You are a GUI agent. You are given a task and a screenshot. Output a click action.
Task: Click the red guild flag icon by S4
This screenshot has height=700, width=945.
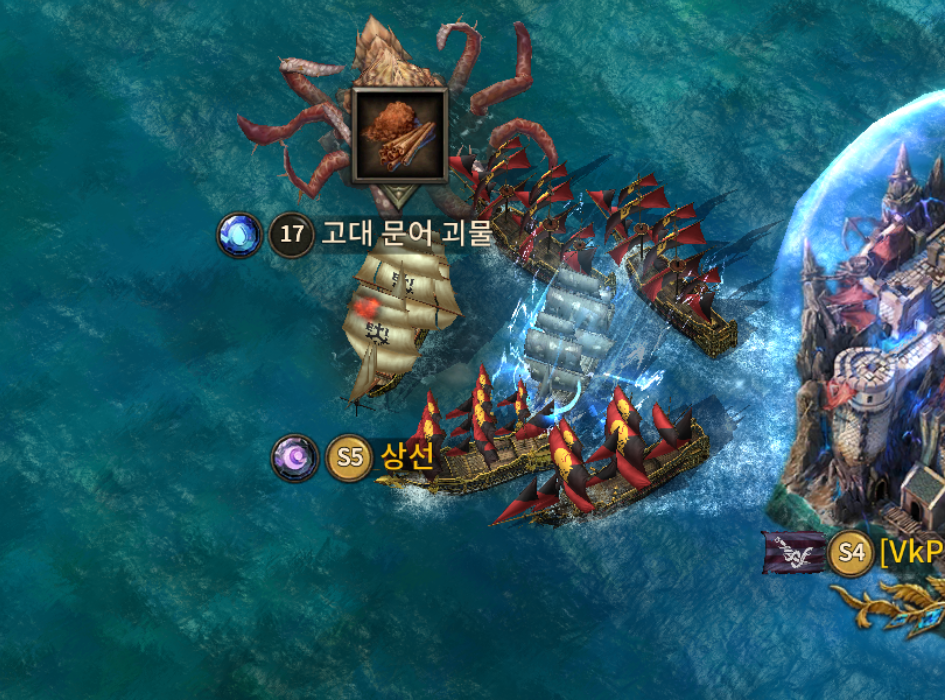click(x=795, y=553)
